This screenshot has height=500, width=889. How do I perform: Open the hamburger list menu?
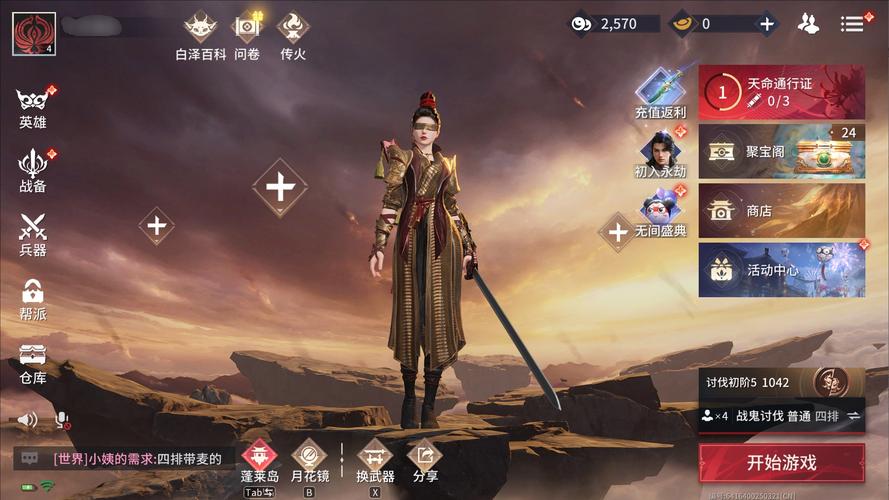click(x=852, y=24)
